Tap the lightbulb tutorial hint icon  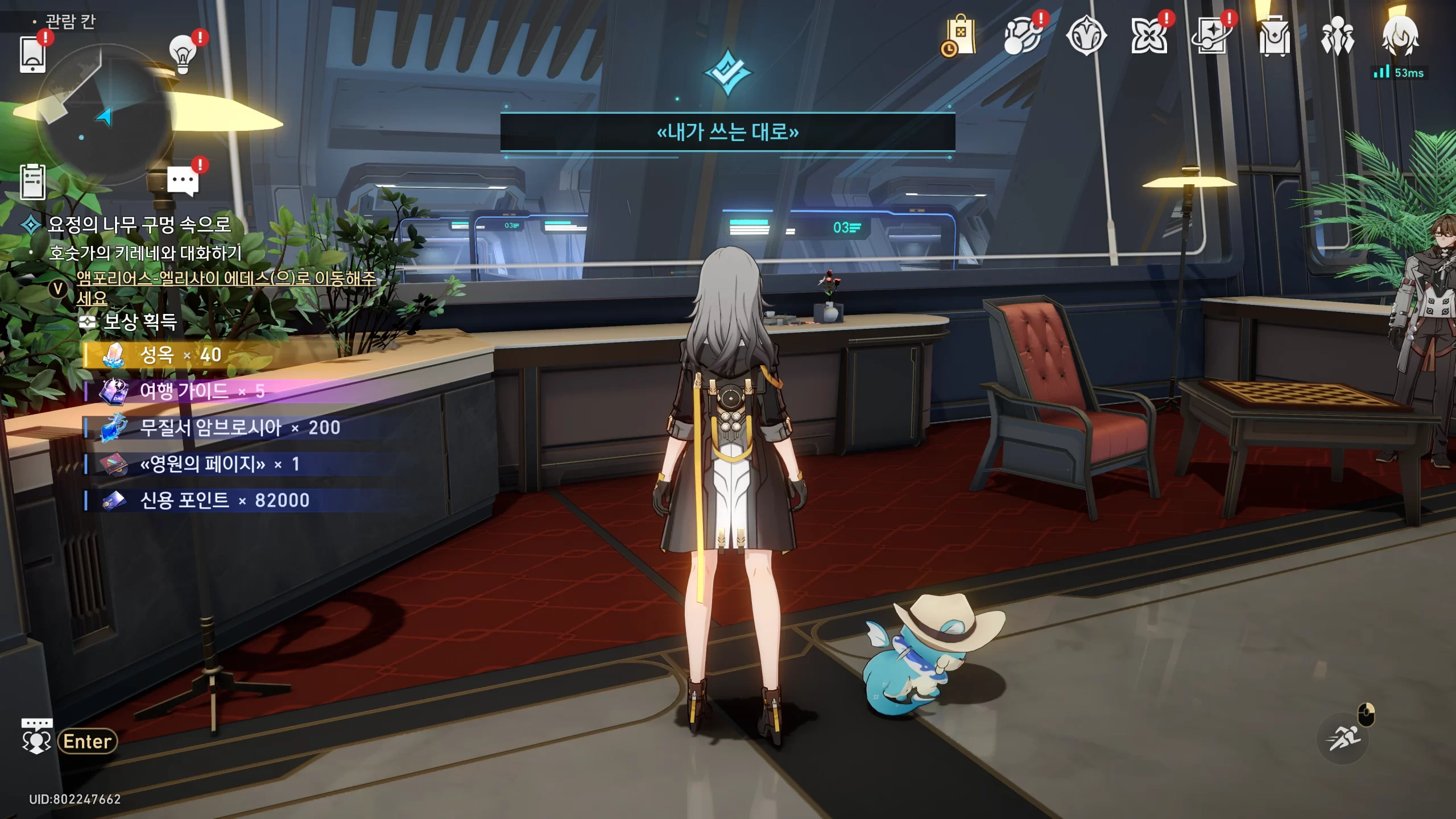tap(183, 55)
